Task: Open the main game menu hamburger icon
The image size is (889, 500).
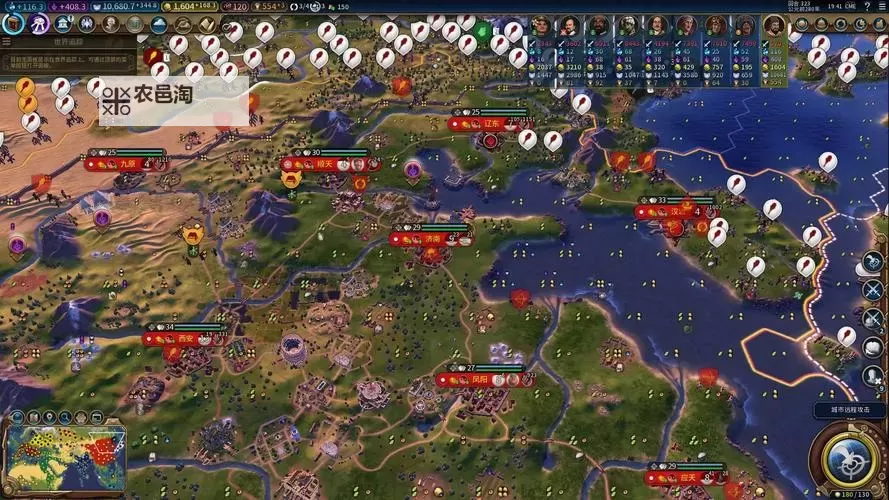Action: (881, 7)
